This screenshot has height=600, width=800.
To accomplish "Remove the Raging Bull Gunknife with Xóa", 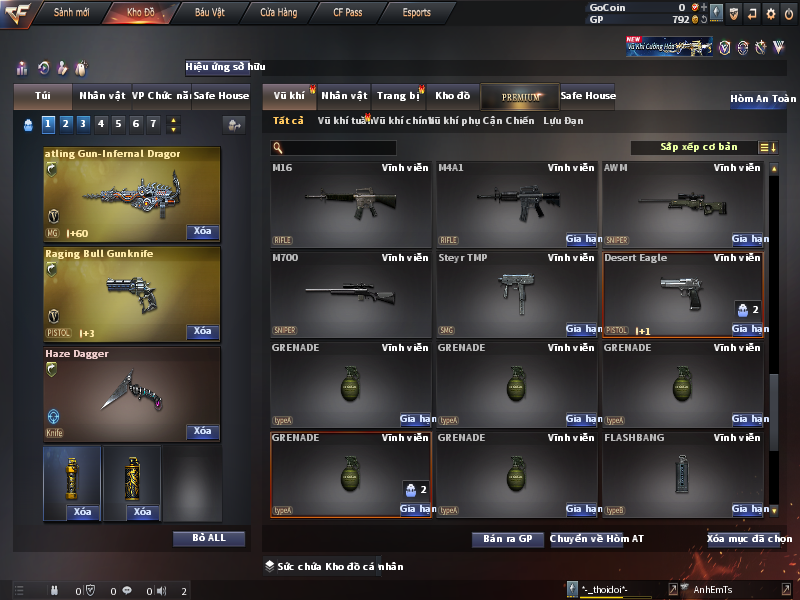I will click(x=202, y=331).
